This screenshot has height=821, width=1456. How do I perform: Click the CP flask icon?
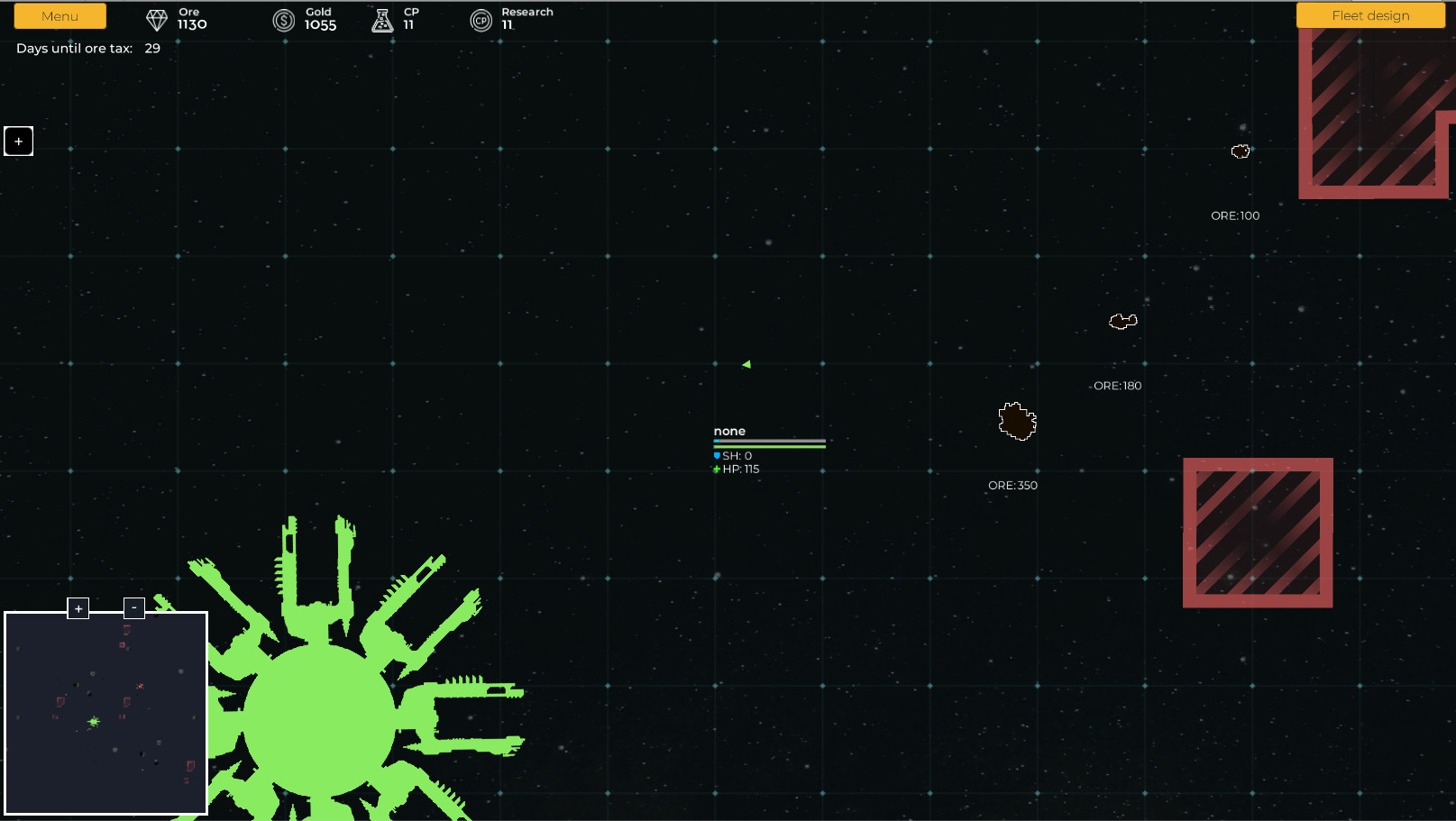pyautogui.click(x=382, y=19)
